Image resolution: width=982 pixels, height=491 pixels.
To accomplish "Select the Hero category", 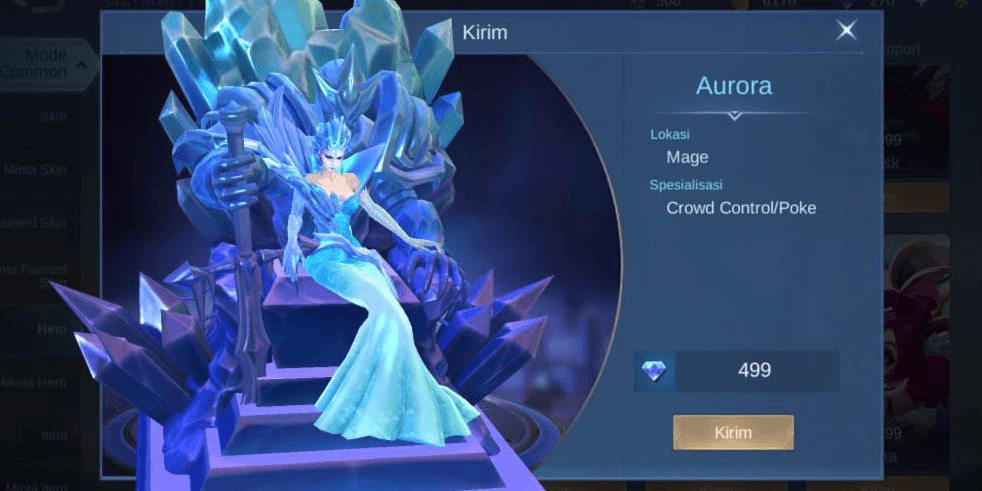I will point(52,328).
